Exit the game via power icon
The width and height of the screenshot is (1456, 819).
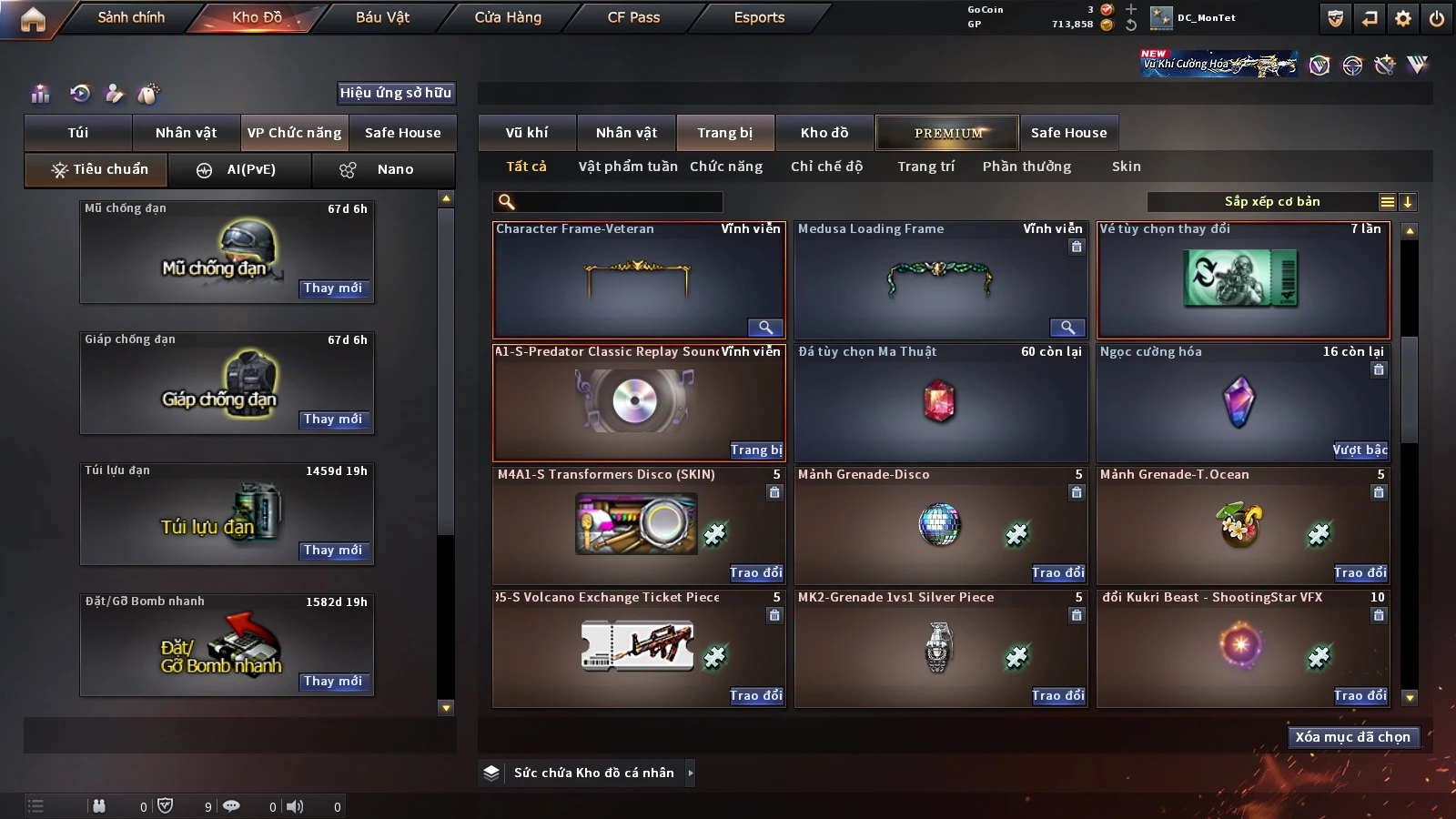(x=1437, y=18)
